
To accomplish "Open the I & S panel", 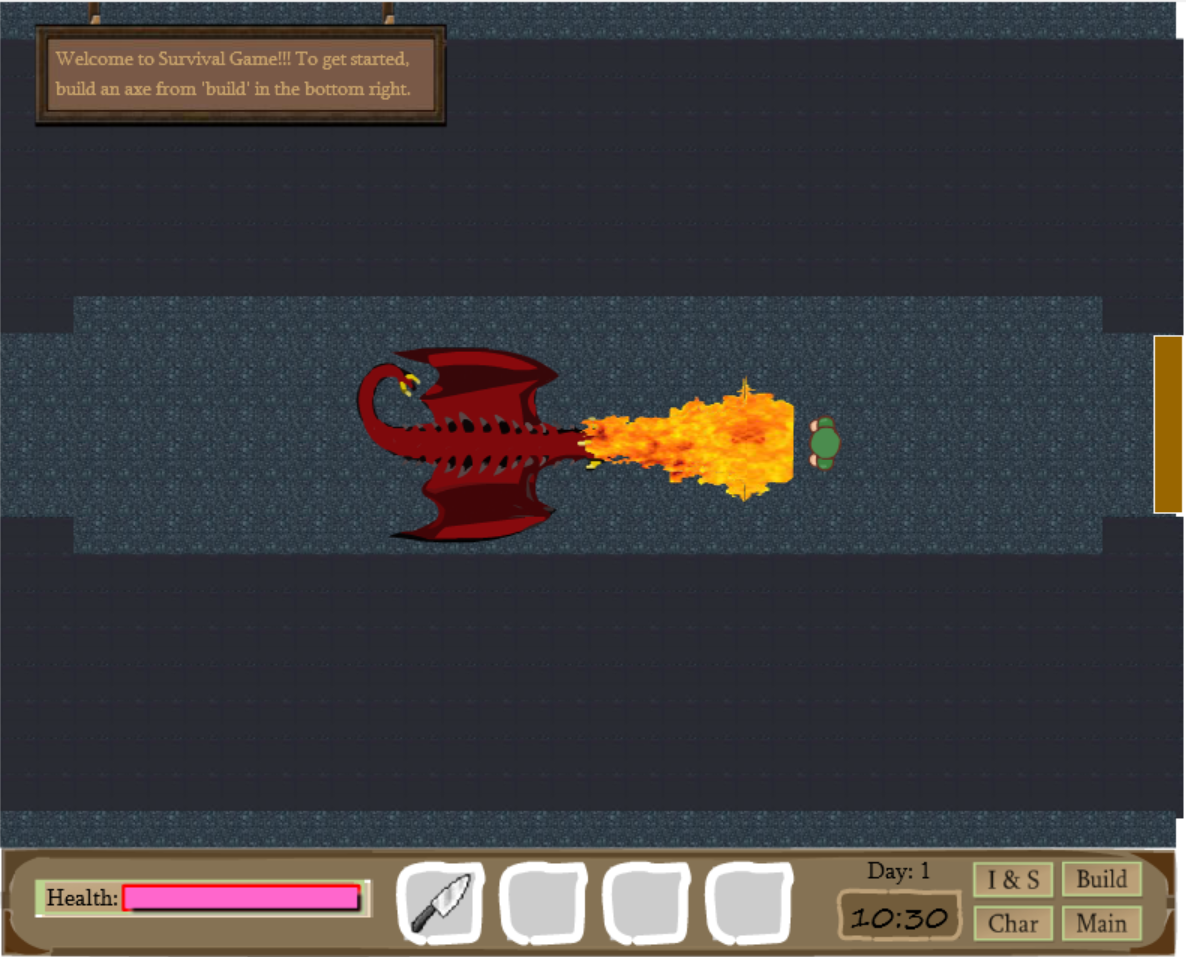I will pyautogui.click(x=1013, y=880).
